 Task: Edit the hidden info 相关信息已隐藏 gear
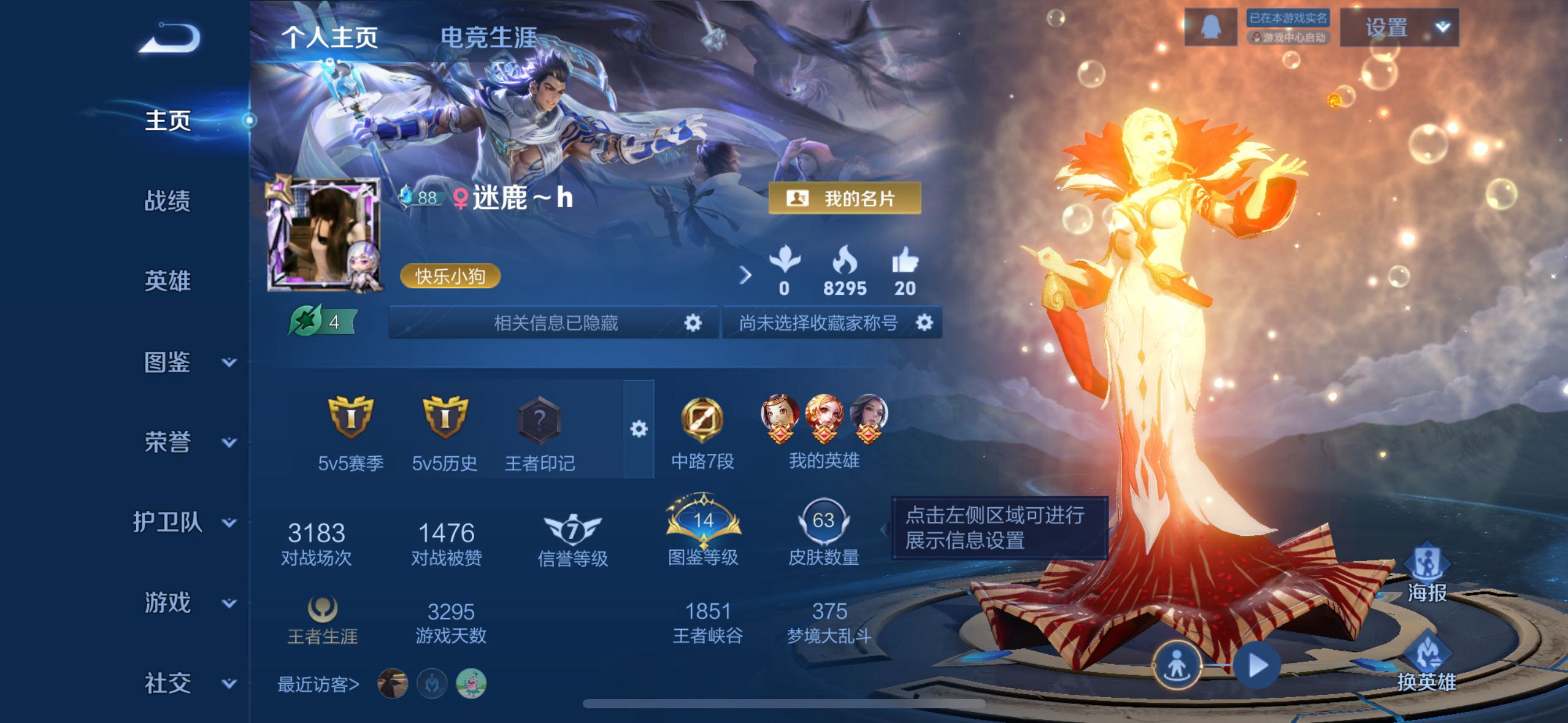click(x=693, y=323)
